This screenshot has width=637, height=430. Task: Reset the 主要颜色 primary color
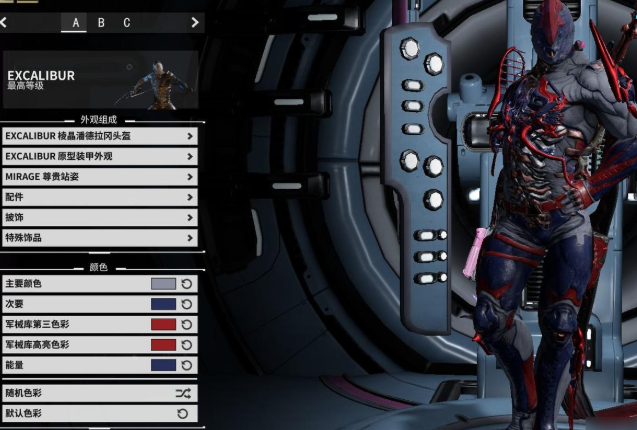tap(186, 284)
